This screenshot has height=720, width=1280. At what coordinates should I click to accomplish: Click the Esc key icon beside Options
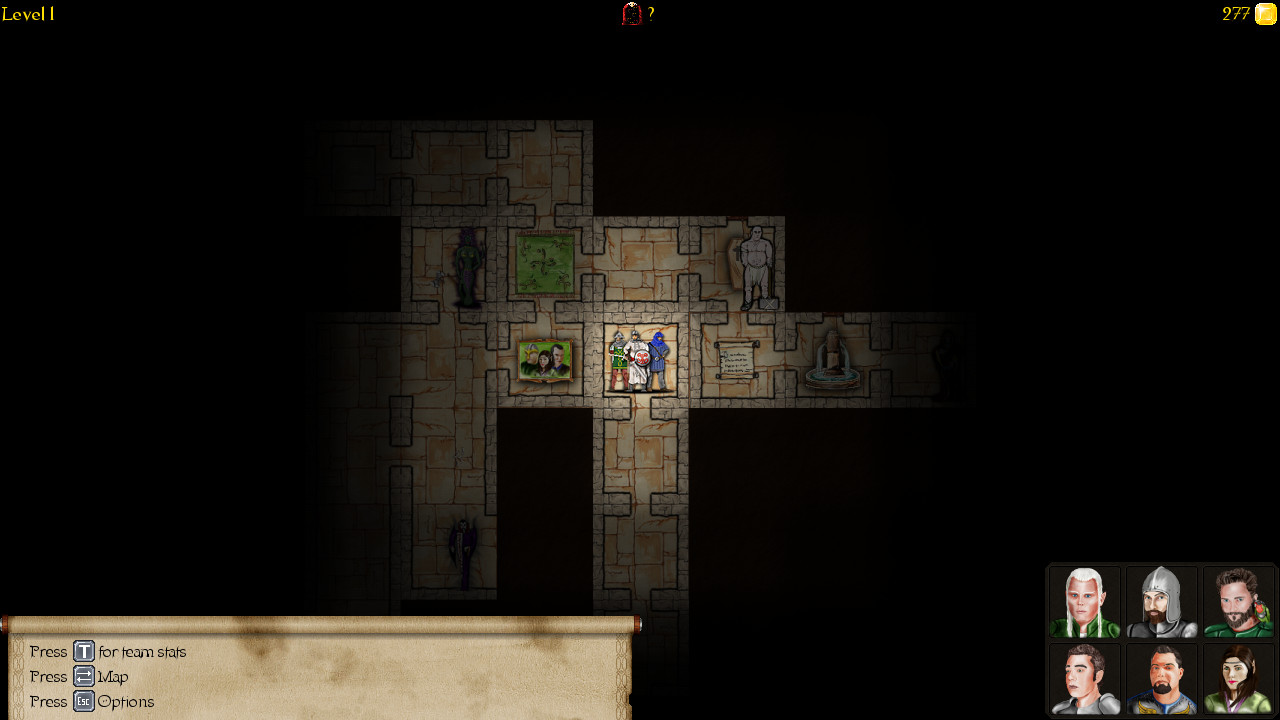tap(84, 701)
